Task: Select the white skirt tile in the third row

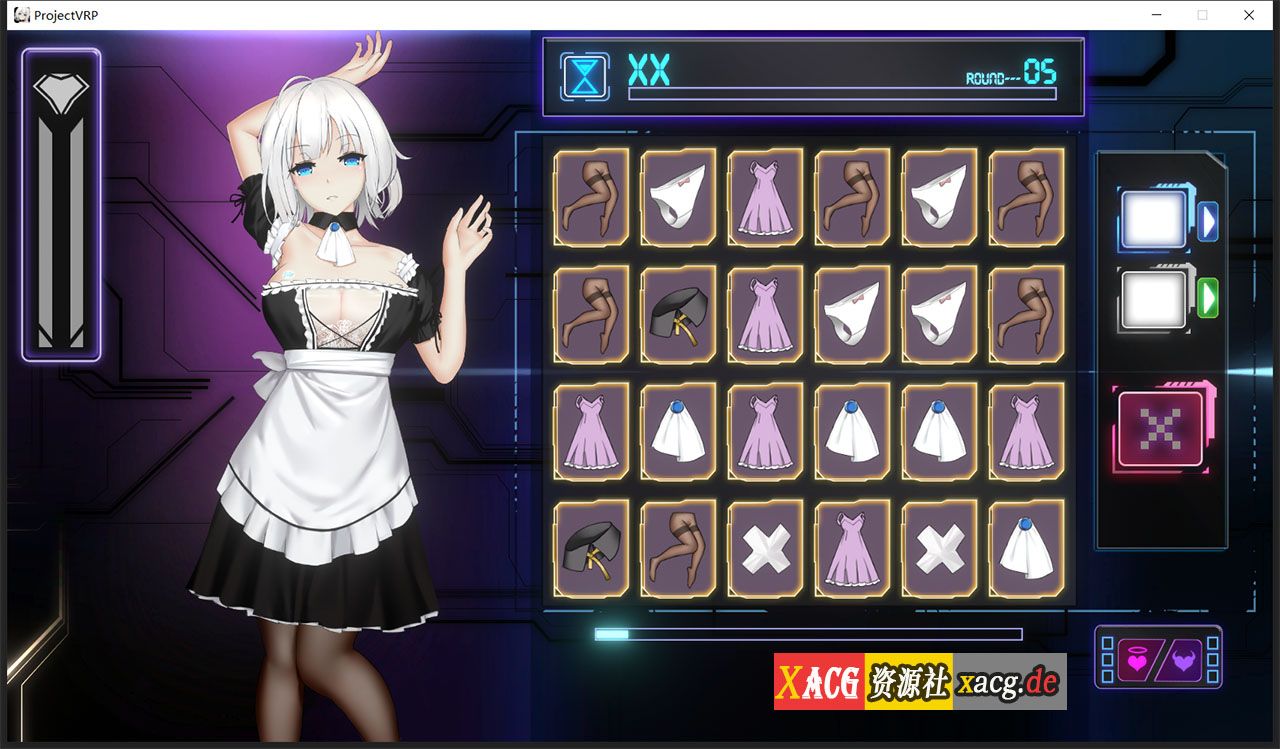Action: [678, 431]
